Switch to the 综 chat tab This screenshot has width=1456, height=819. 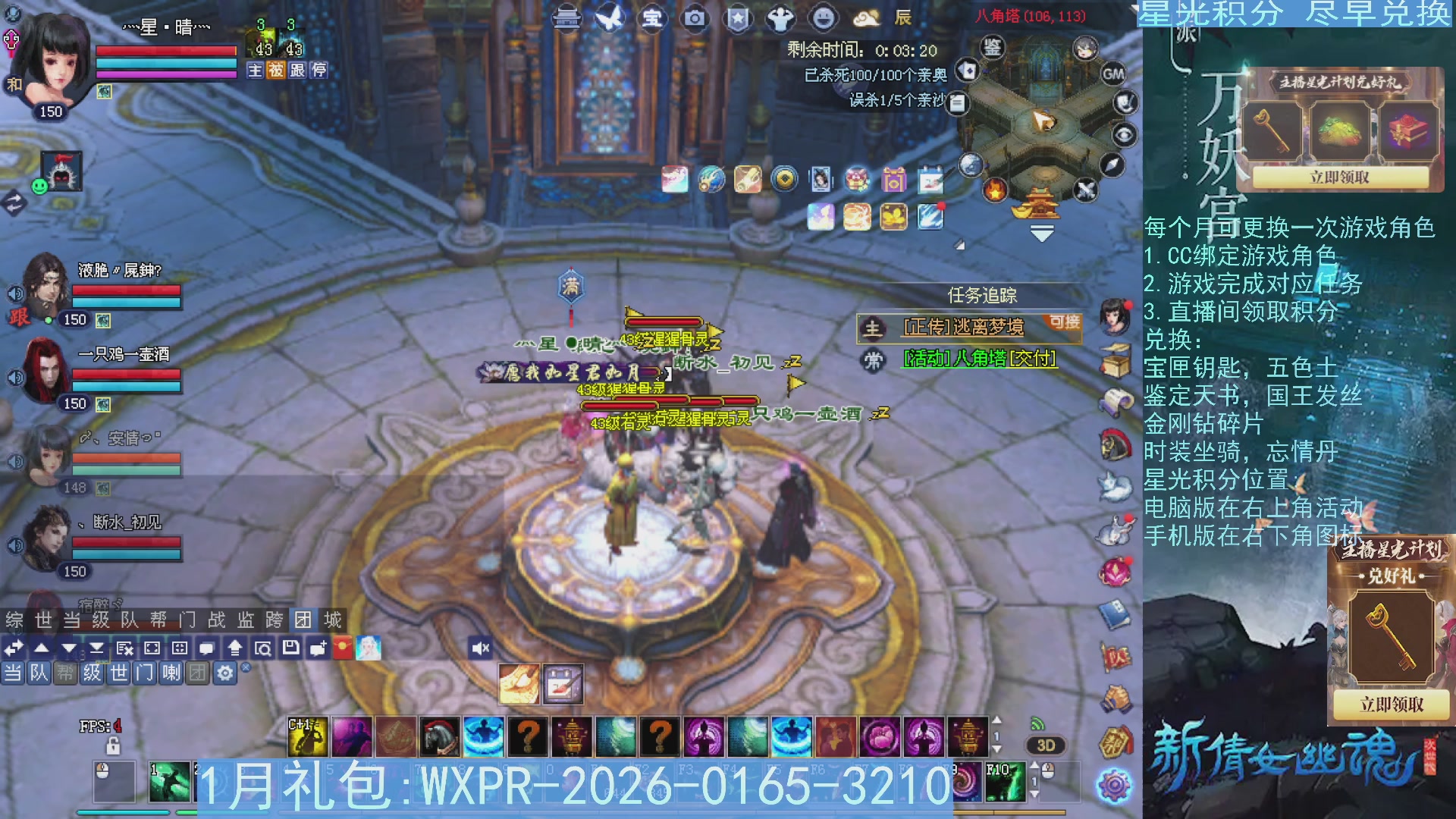tap(15, 620)
